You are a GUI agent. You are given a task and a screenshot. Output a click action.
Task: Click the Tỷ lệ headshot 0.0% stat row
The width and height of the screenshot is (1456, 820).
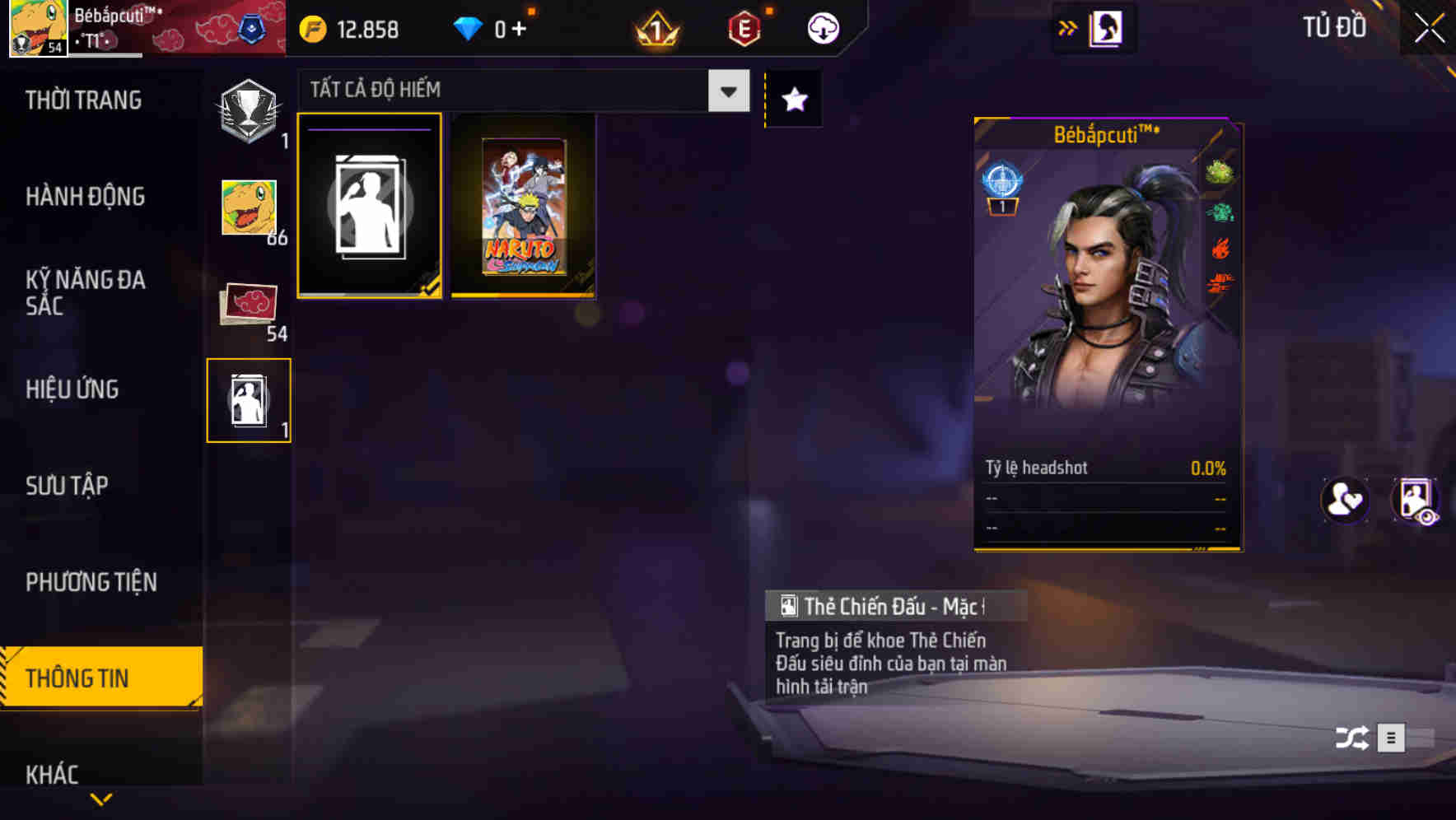[1105, 468]
